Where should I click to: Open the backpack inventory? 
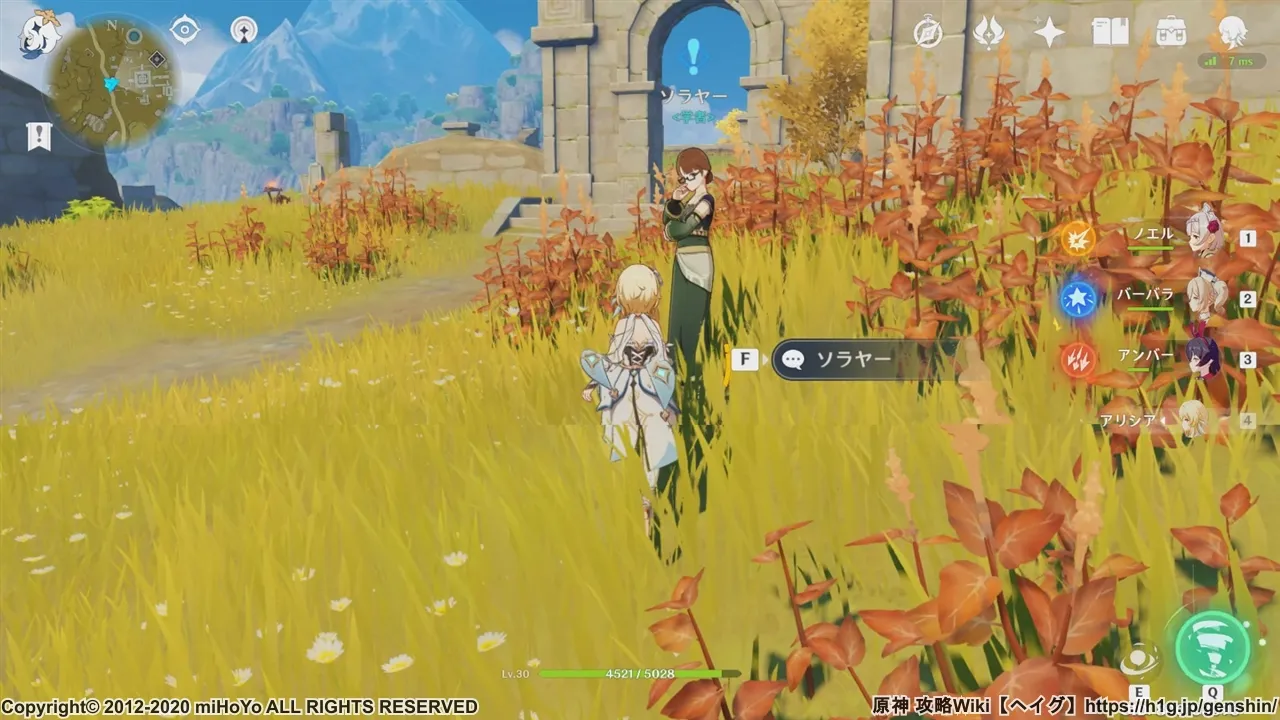[1171, 33]
